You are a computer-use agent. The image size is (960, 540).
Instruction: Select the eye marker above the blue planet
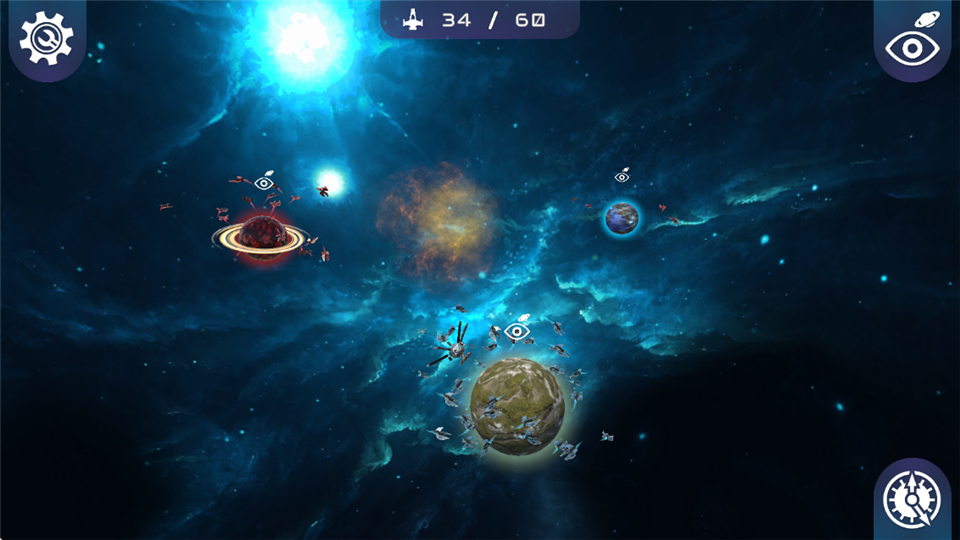click(622, 177)
